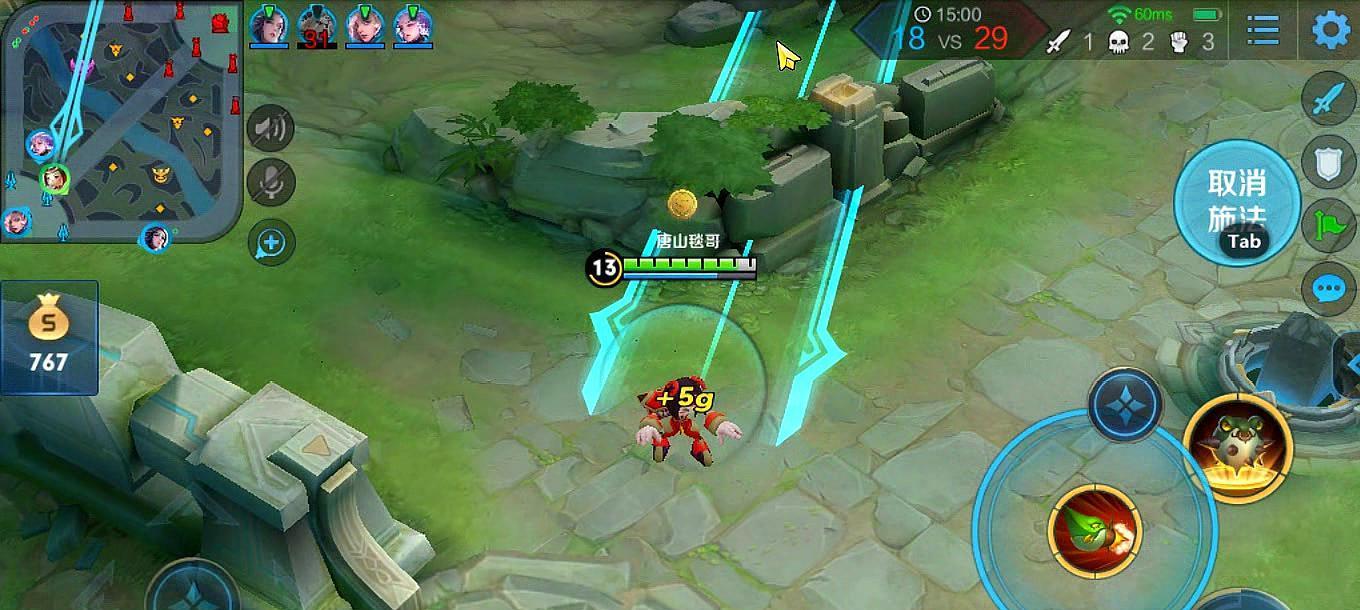Viewport: 1360px width, 610px height.
Task: Open the settings gear menu
Action: click(1331, 30)
